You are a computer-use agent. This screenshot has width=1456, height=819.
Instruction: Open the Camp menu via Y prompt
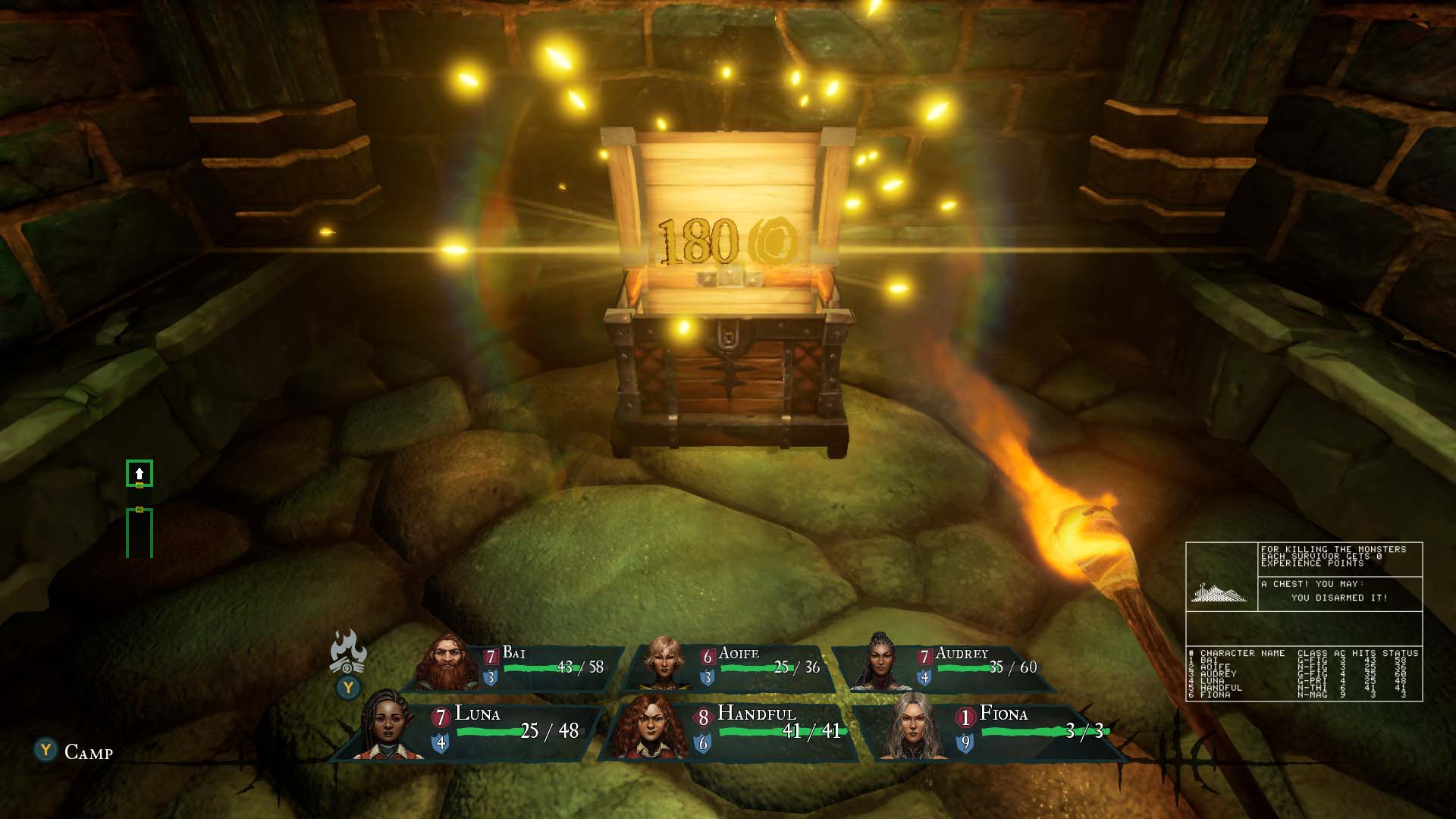(47, 750)
